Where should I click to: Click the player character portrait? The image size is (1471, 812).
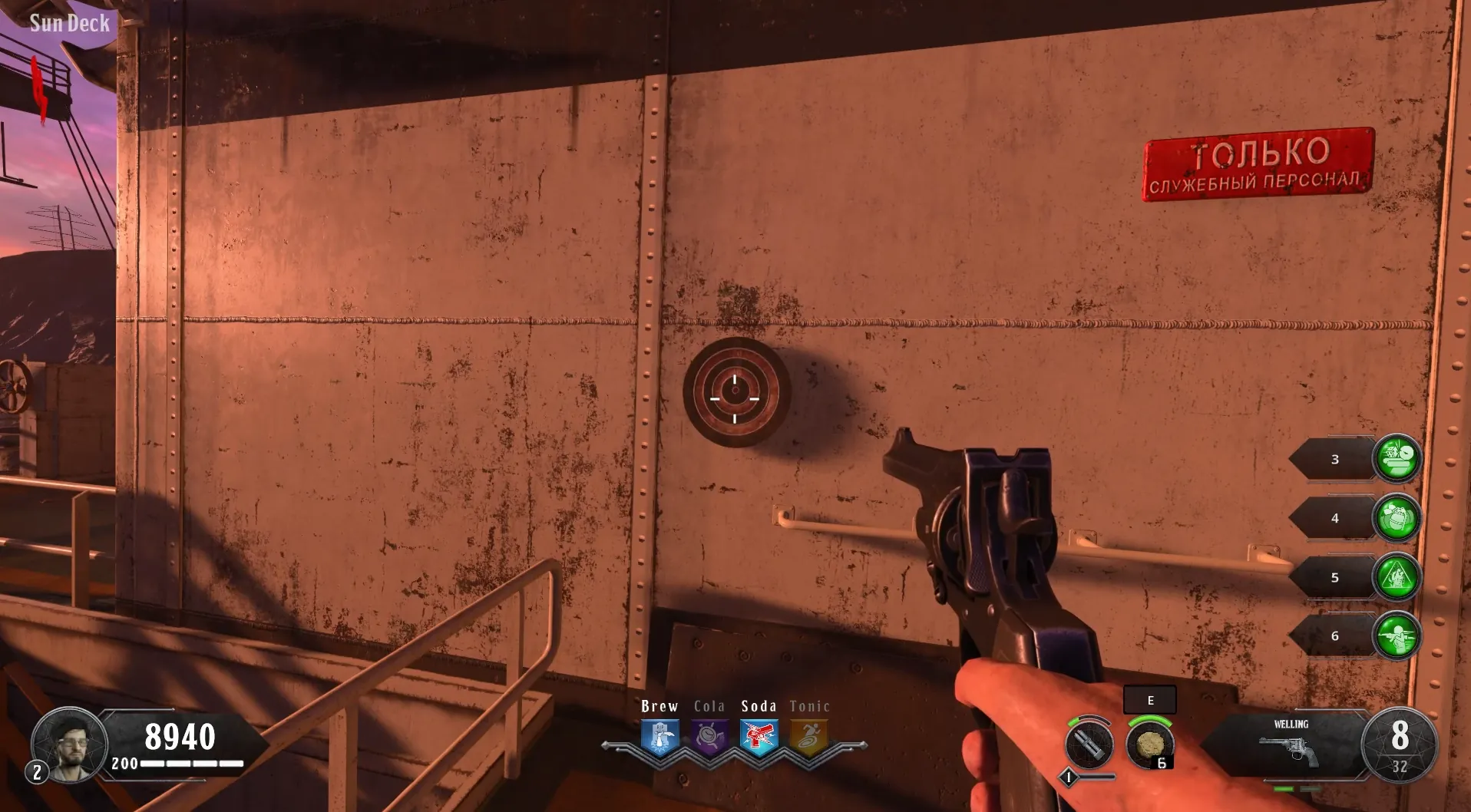point(69,744)
